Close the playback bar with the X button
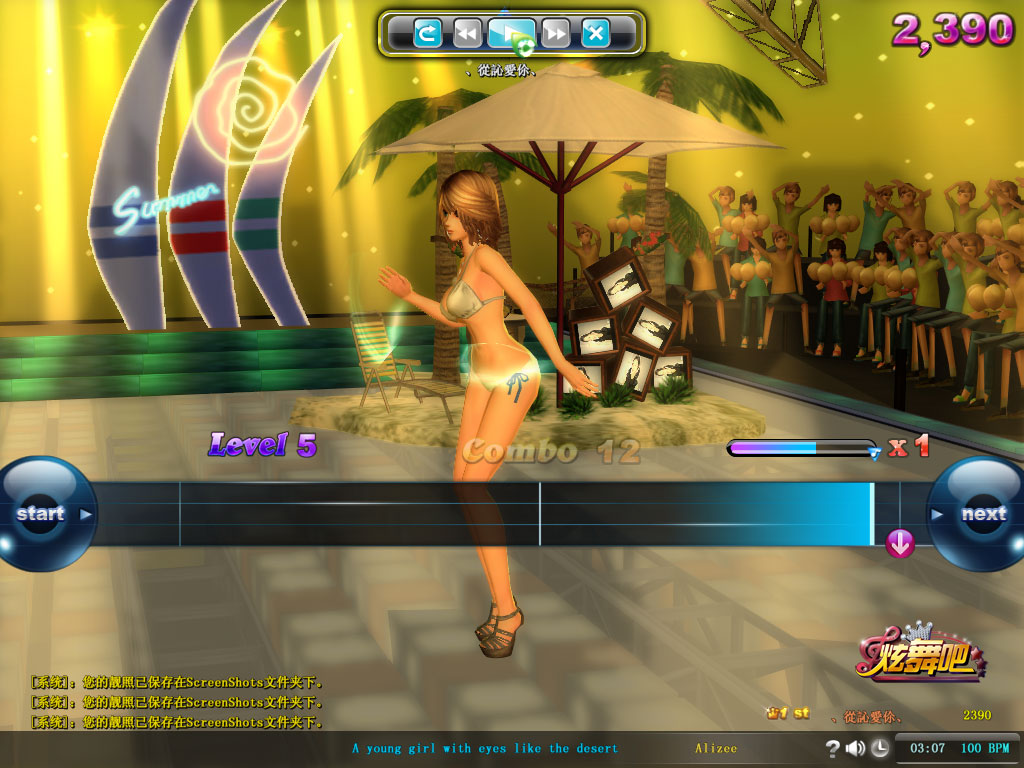Screen dimensions: 1024x768 click(596, 34)
